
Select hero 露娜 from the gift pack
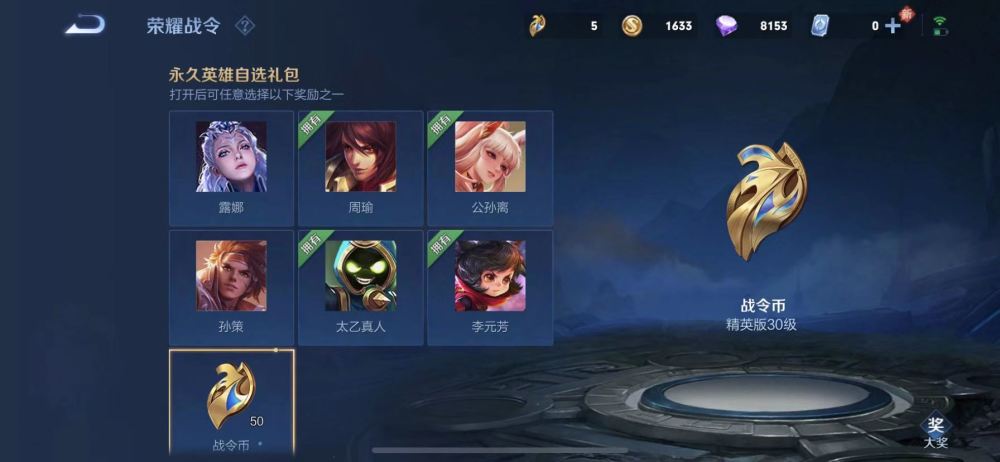(x=231, y=168)
